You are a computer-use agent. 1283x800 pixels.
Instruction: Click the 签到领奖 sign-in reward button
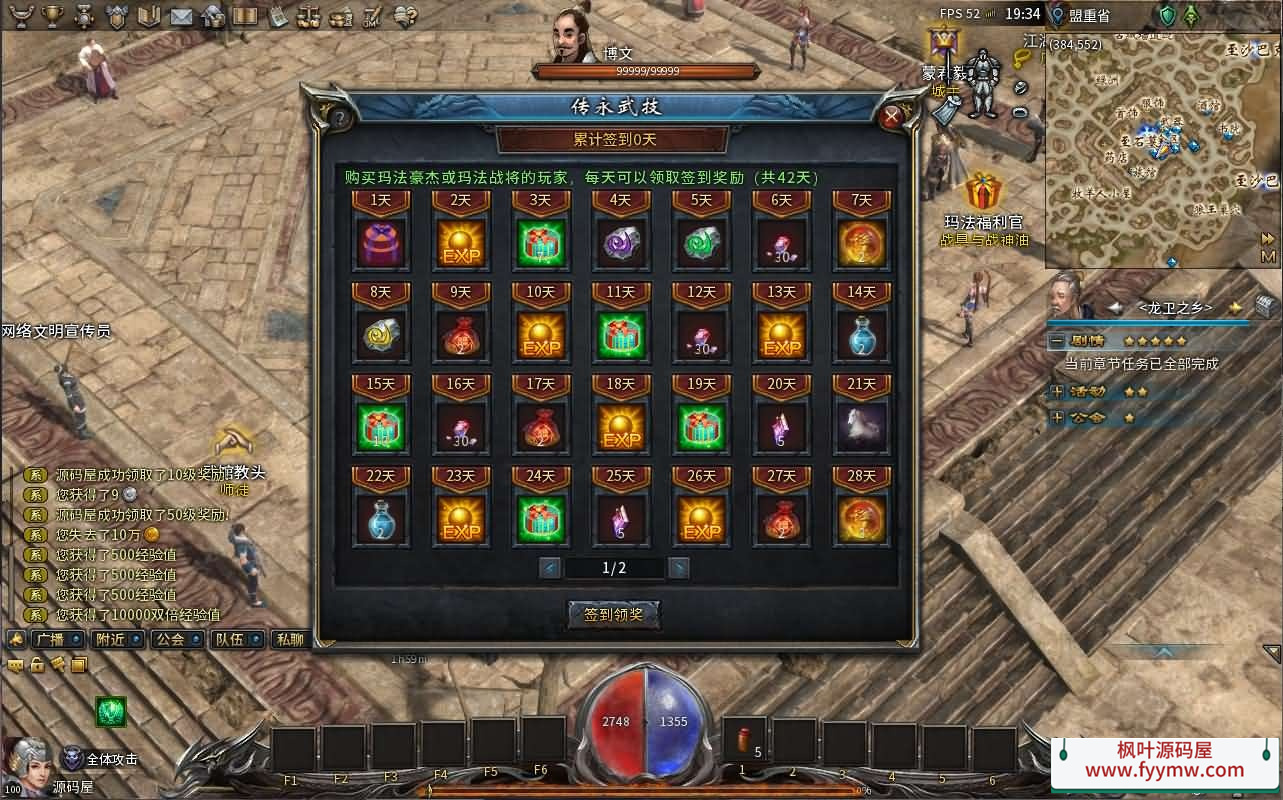(x=614, y=614)
